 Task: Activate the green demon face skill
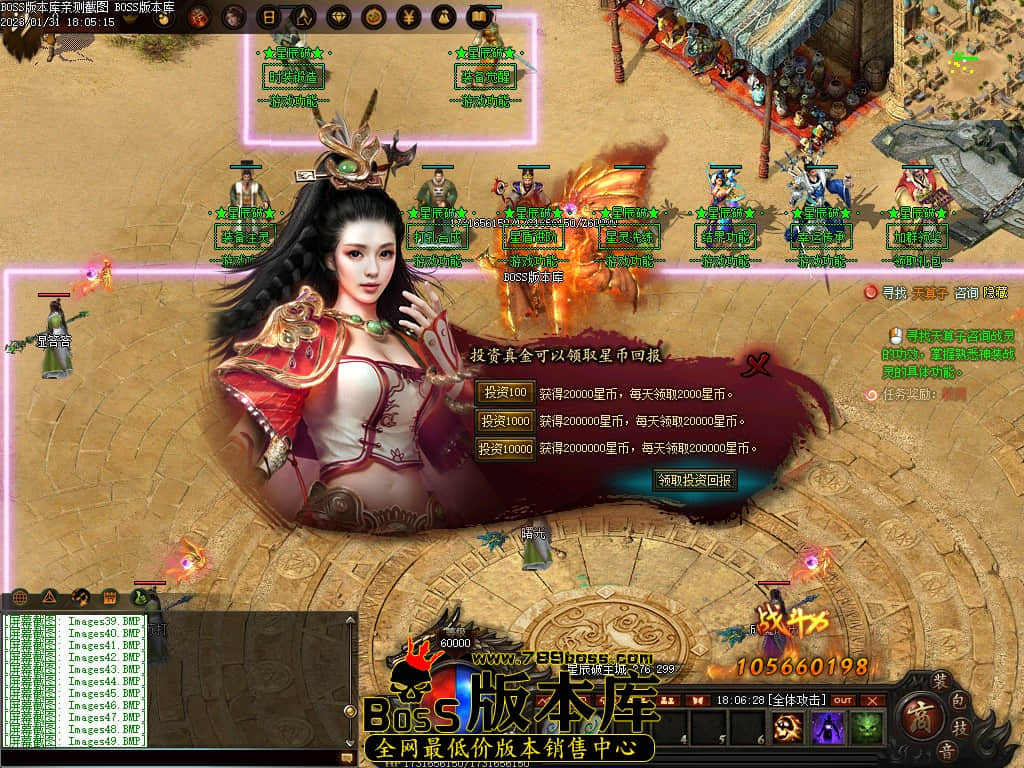[x=866, y=727]
